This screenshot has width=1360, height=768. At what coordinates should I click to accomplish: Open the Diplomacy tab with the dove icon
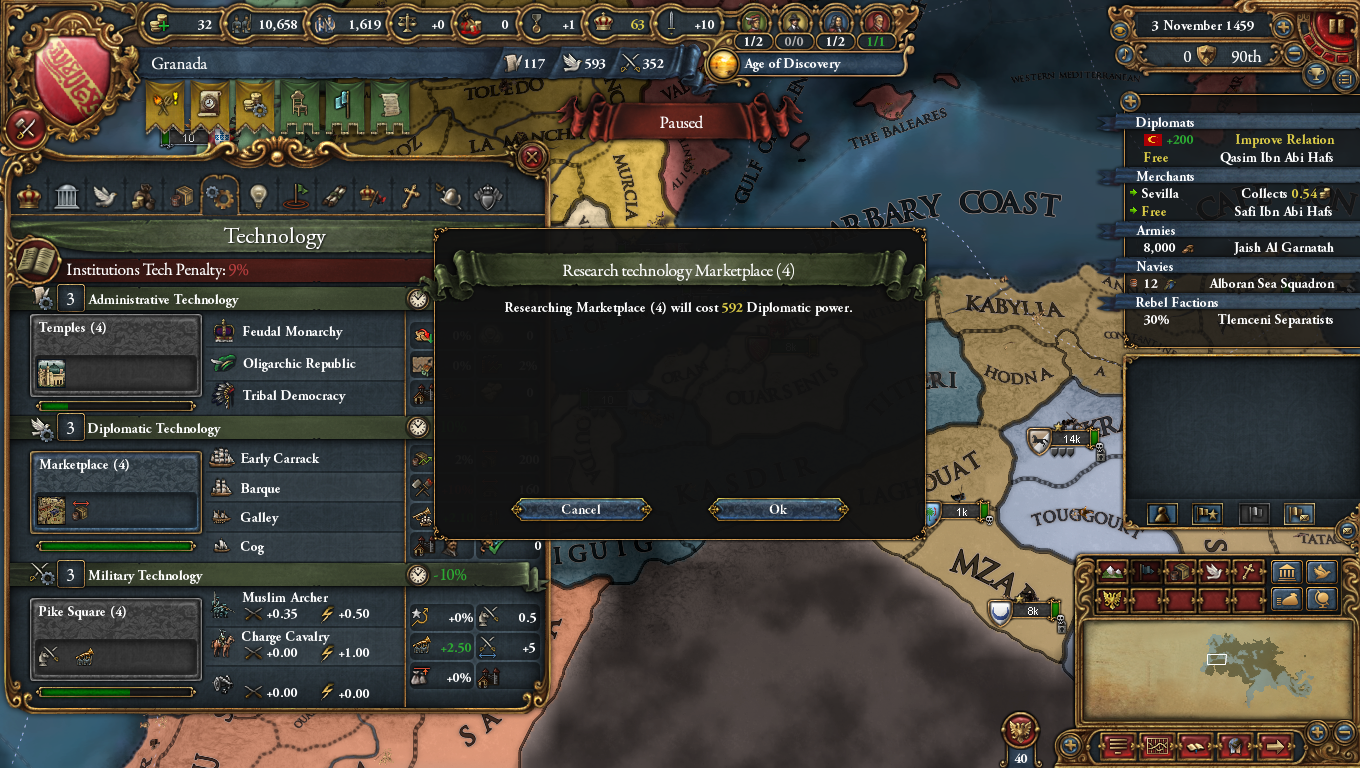(x=105, y=196)
